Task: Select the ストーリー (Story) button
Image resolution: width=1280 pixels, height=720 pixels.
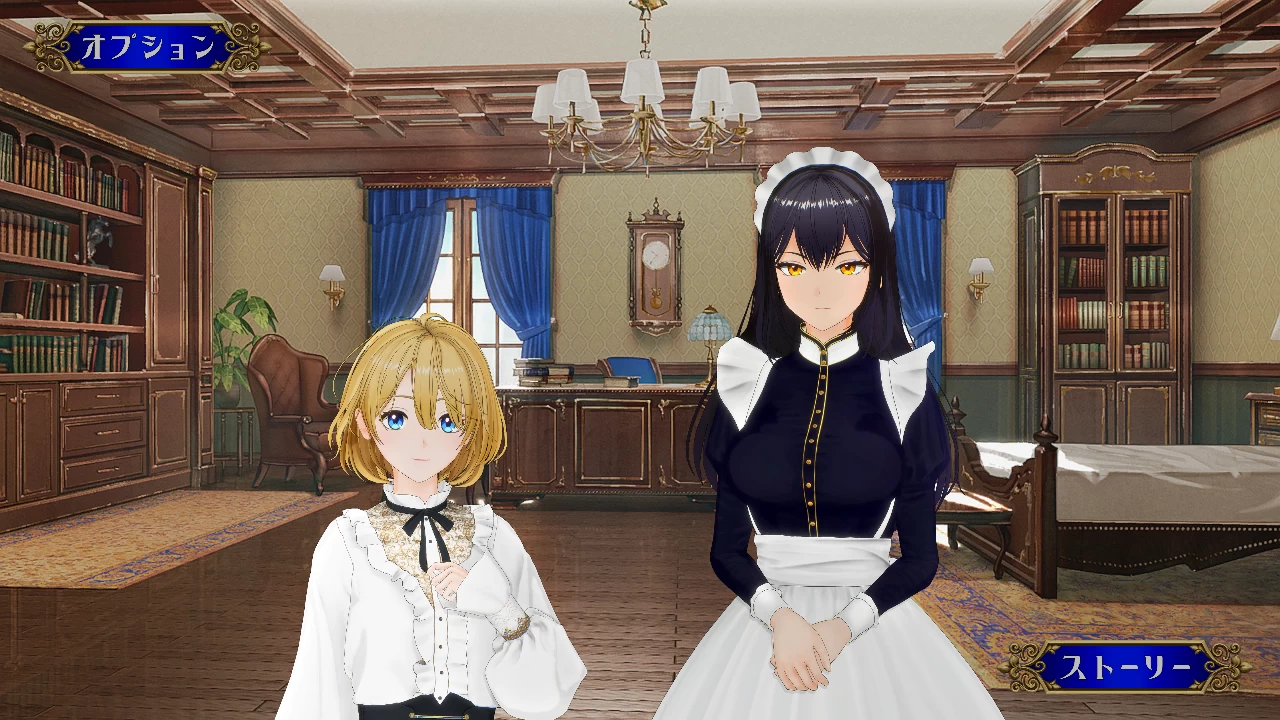Action: coord(1125,667)
